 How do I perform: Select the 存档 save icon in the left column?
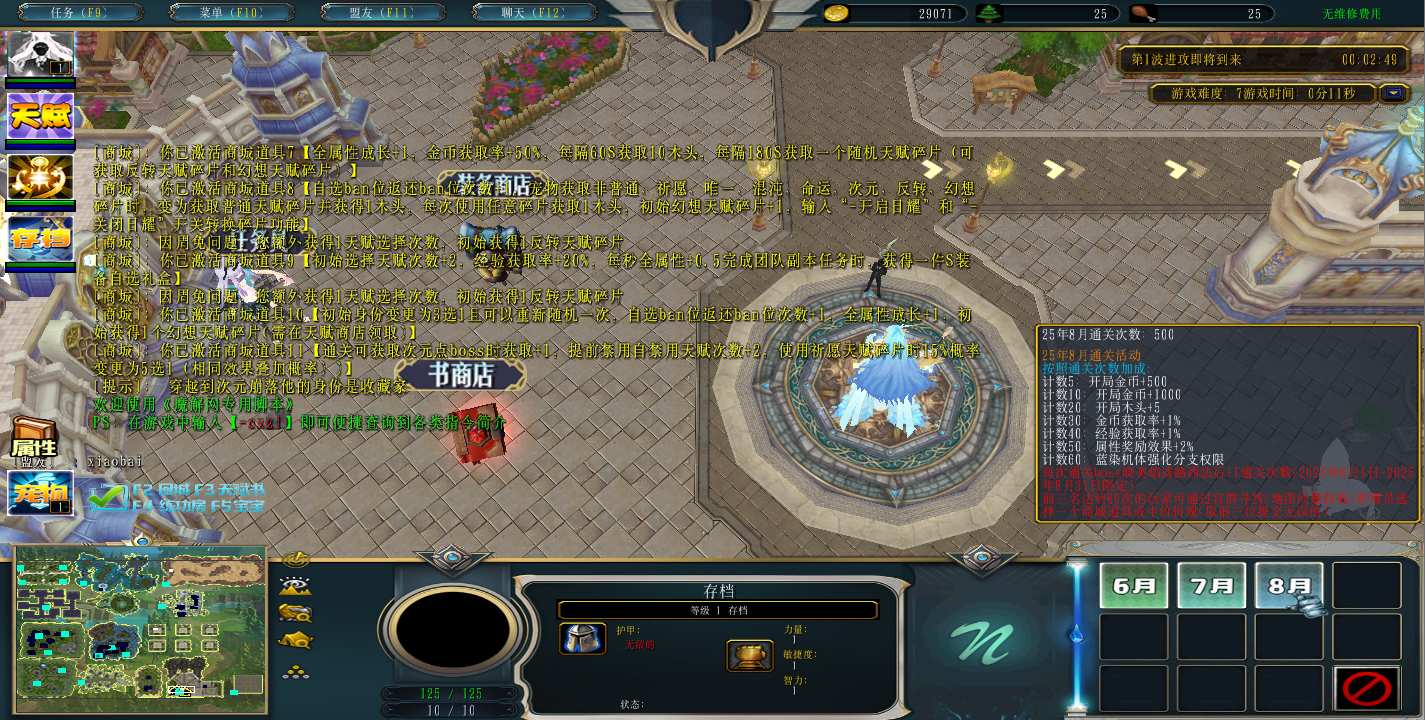pos(40,239)
